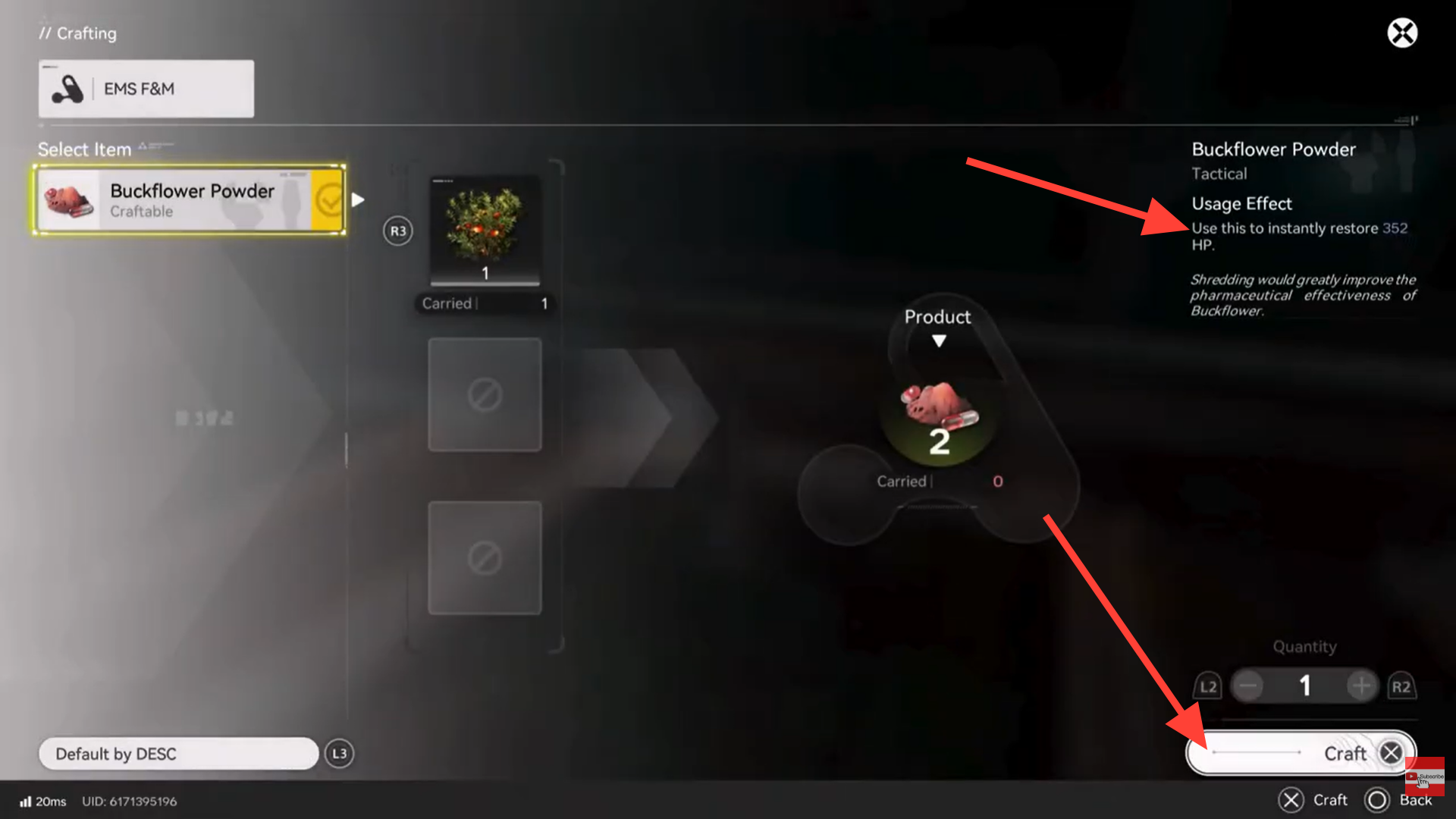
Task: Select the EMS F&M tab
Action: click(146, 88)
